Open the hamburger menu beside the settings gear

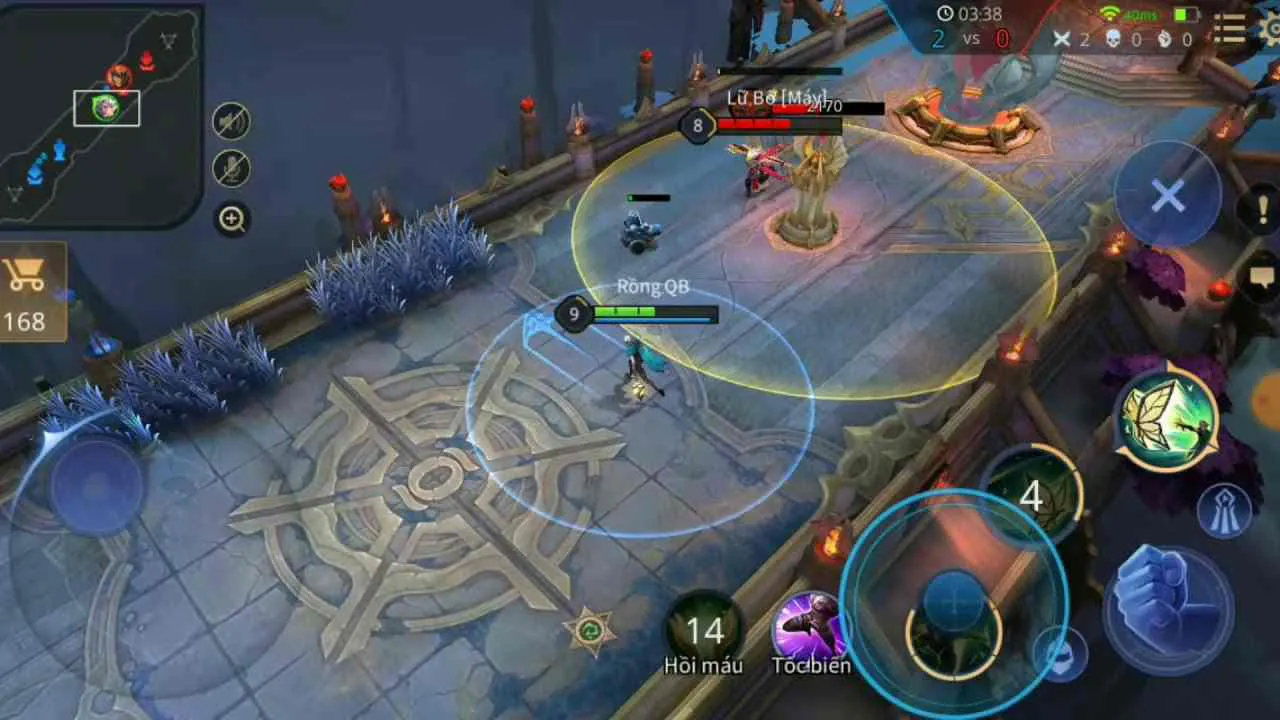click(1229, 30)
